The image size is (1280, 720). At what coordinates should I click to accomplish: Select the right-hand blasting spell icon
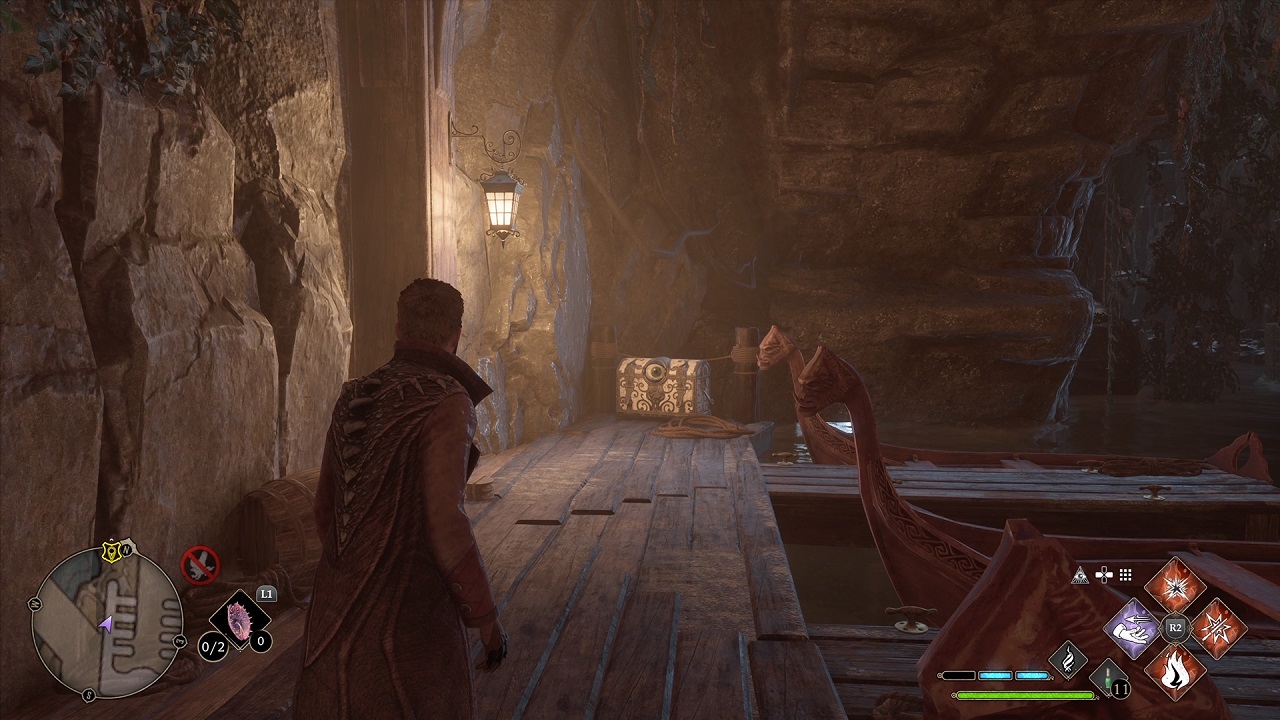point(1218,628)
